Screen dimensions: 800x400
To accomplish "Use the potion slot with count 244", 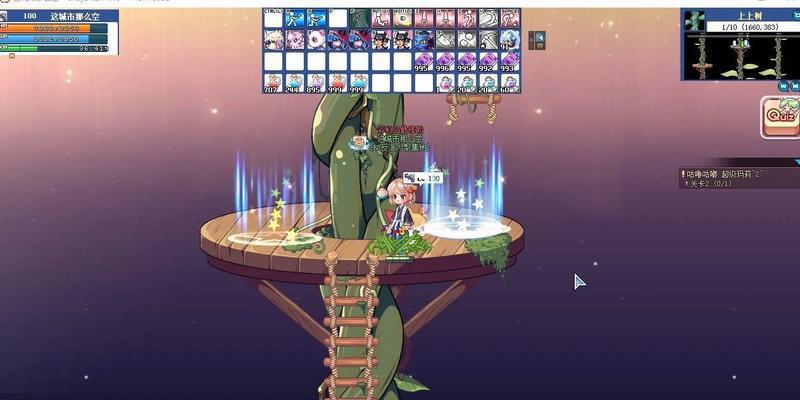I will (x=295, y=83).
